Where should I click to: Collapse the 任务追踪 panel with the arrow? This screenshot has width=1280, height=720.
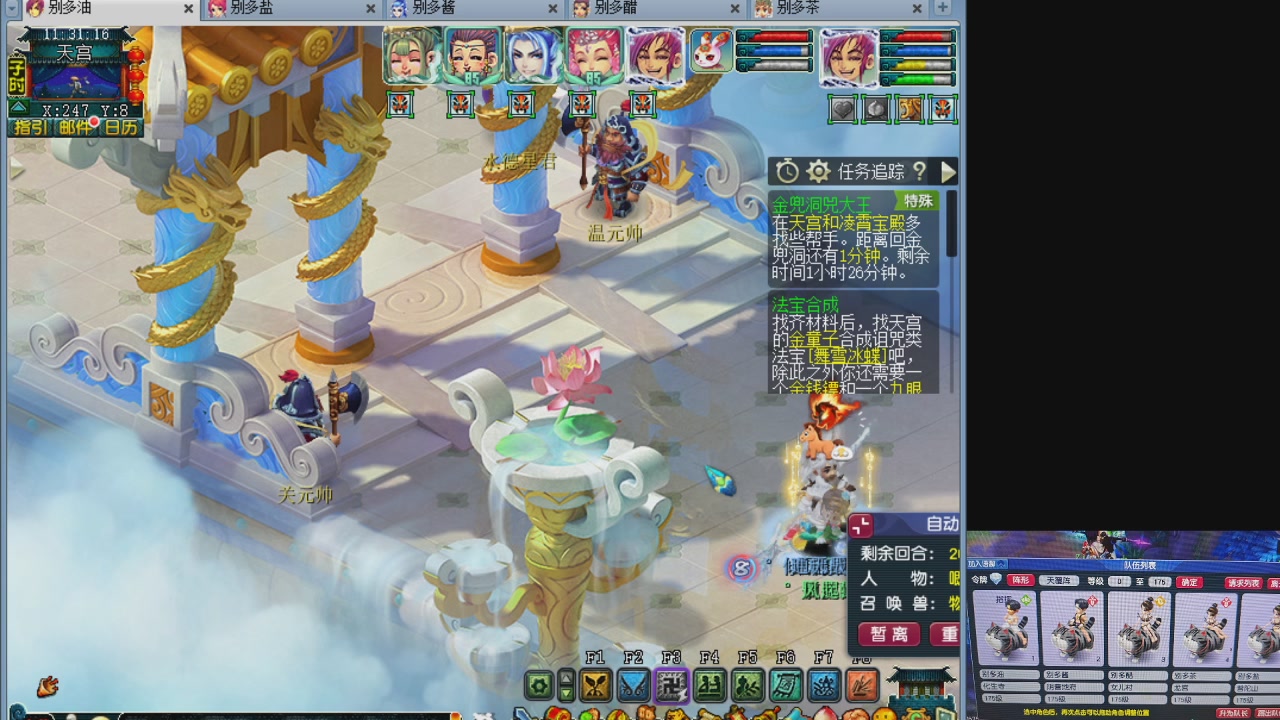pos(947,172)
